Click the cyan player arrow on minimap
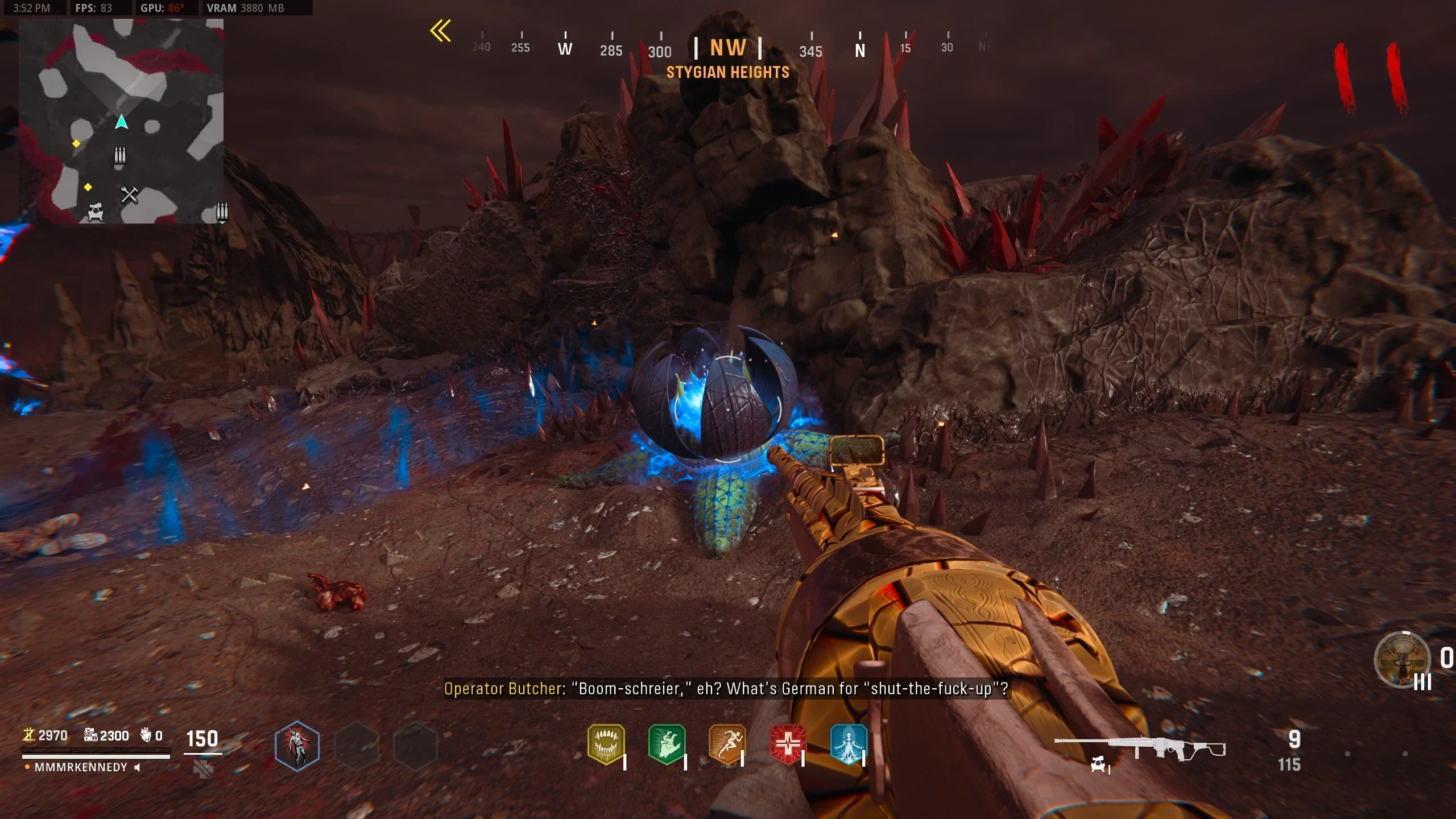Screen dimensions: 1456x819 (121, 122)
